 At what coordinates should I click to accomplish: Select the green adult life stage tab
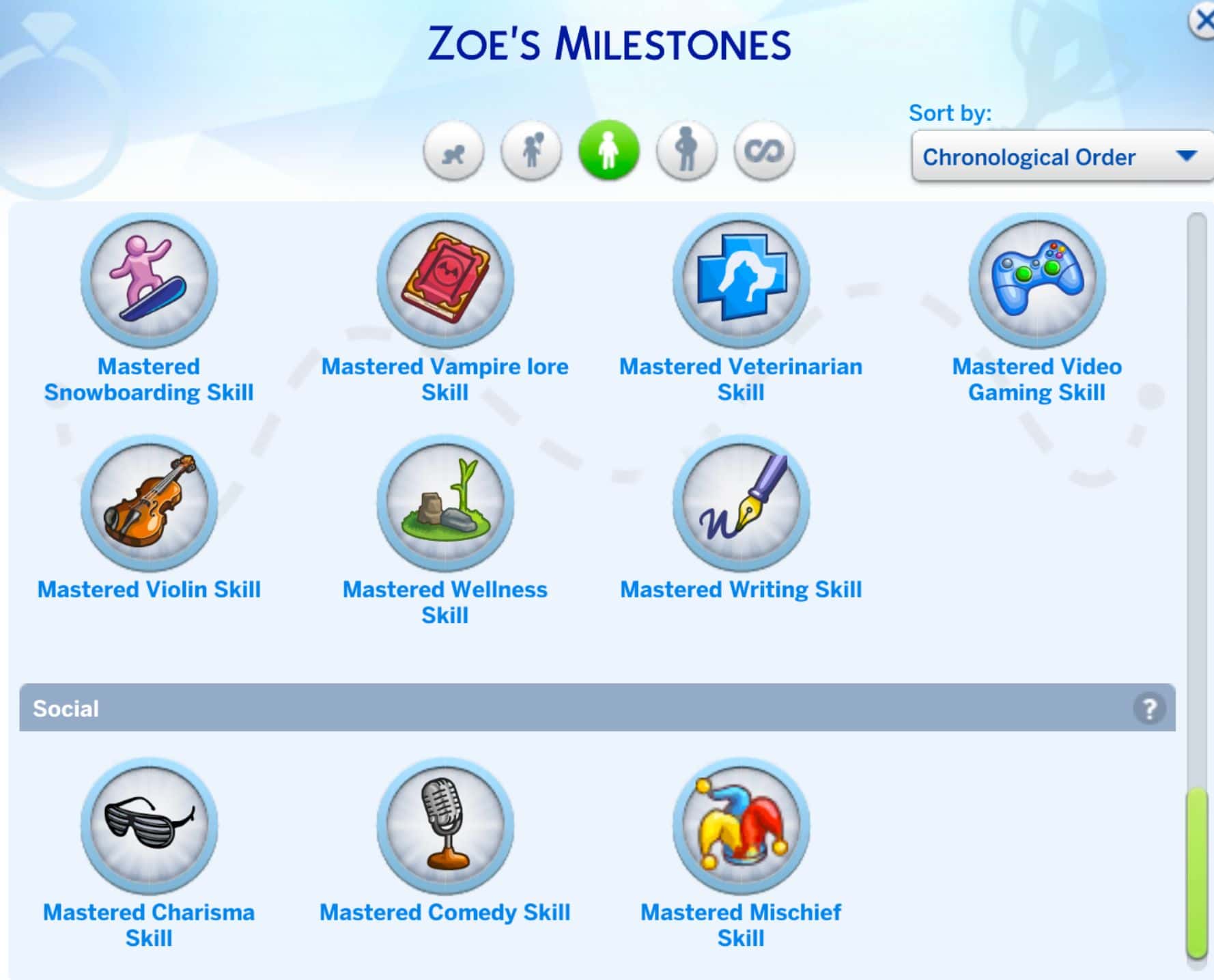608,151
